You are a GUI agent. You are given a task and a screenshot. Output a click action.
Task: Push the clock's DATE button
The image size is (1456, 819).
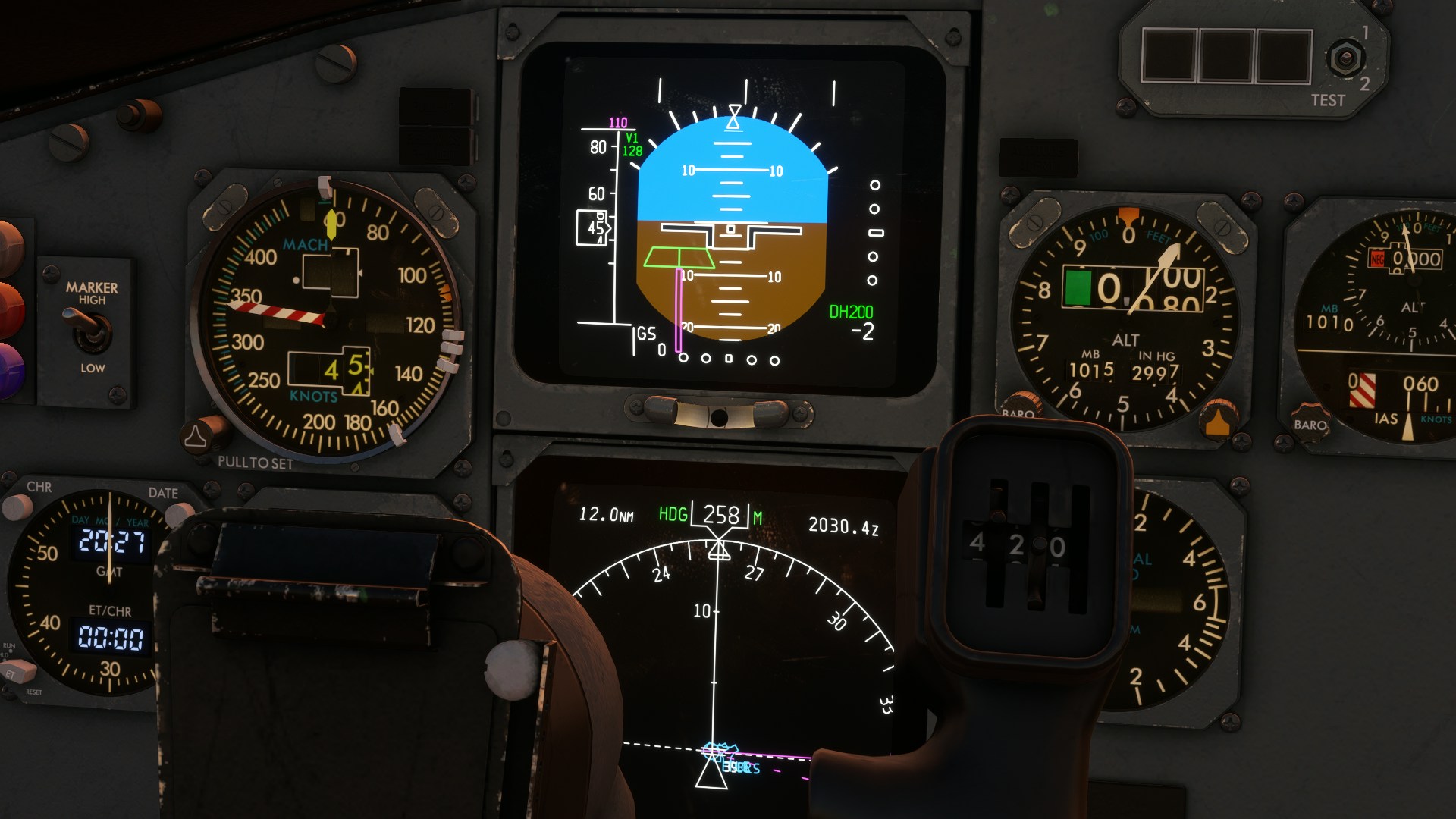(179, 514)
